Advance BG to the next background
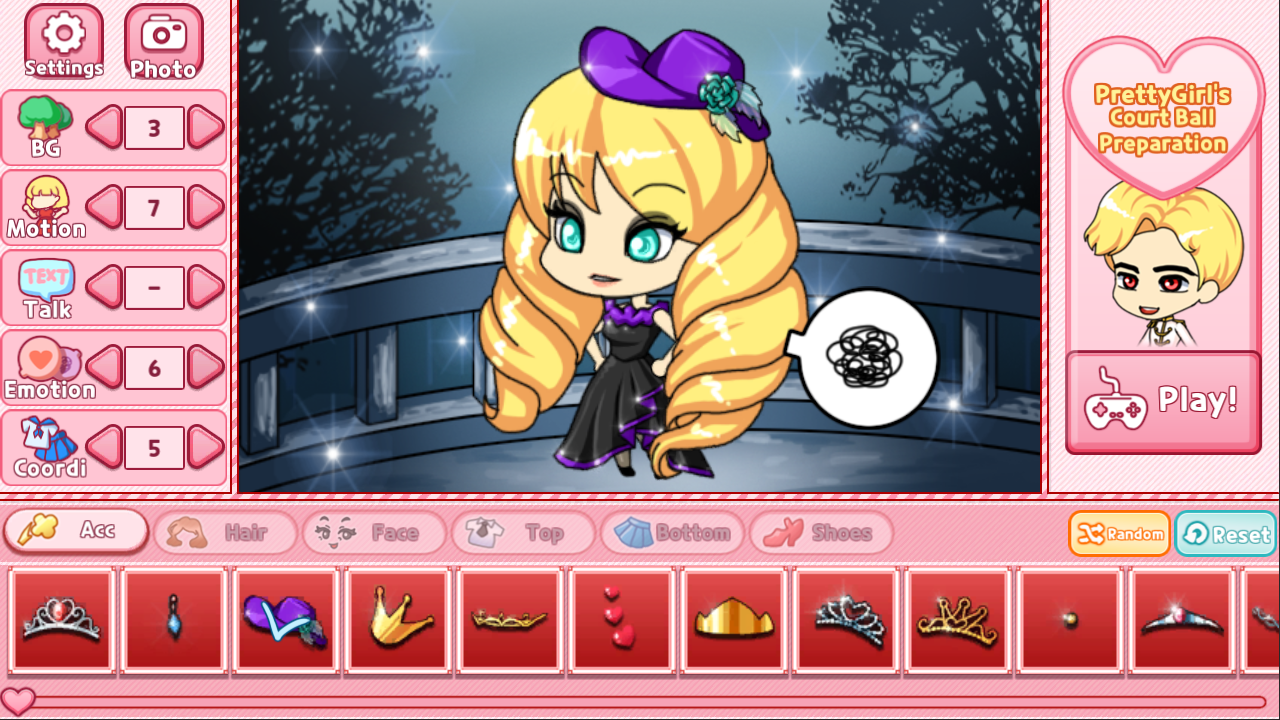 [204, 127]
